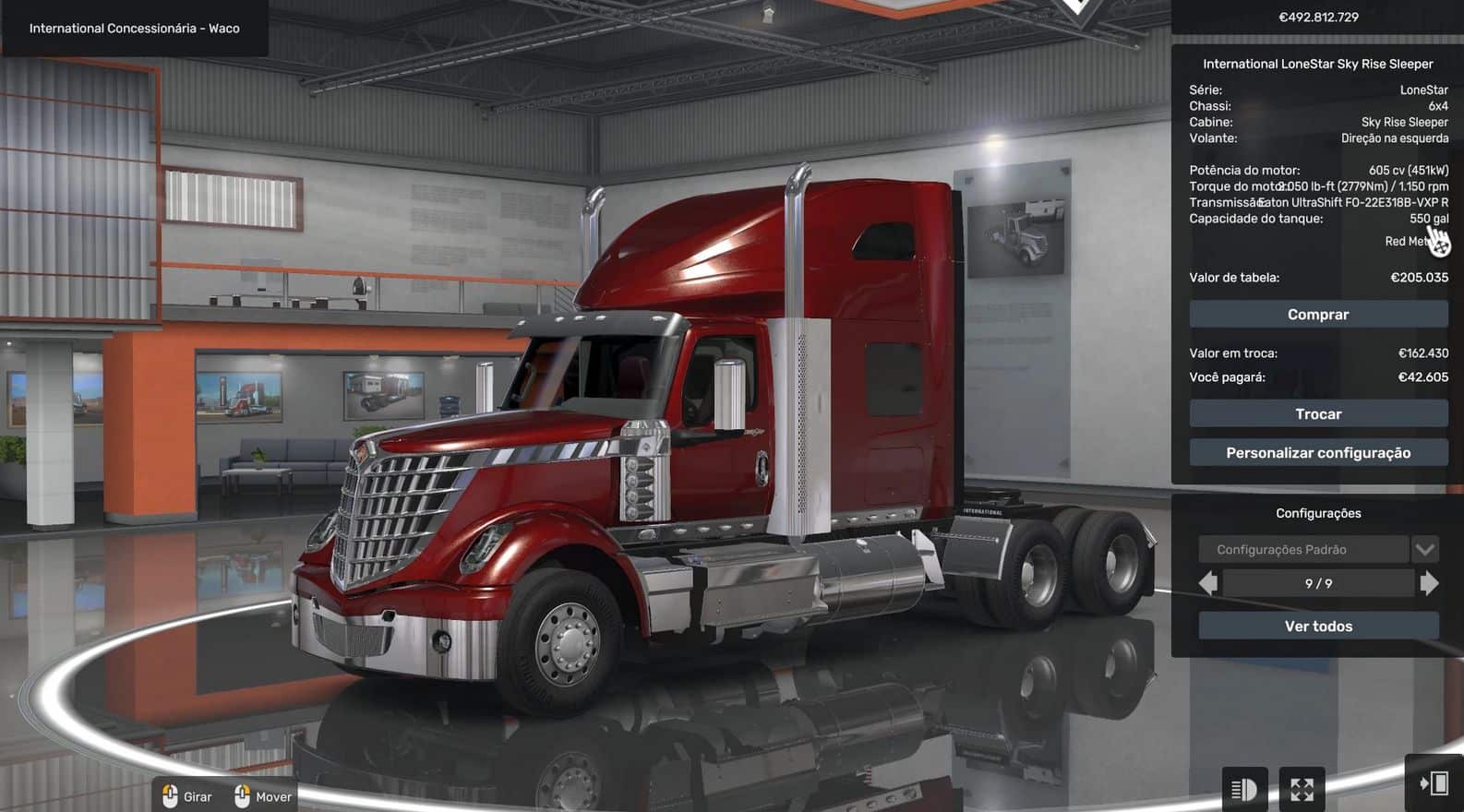Click the 9/9 configuration counter
The width and height of the screenshot is (1464, 812).
(1318, 583)
